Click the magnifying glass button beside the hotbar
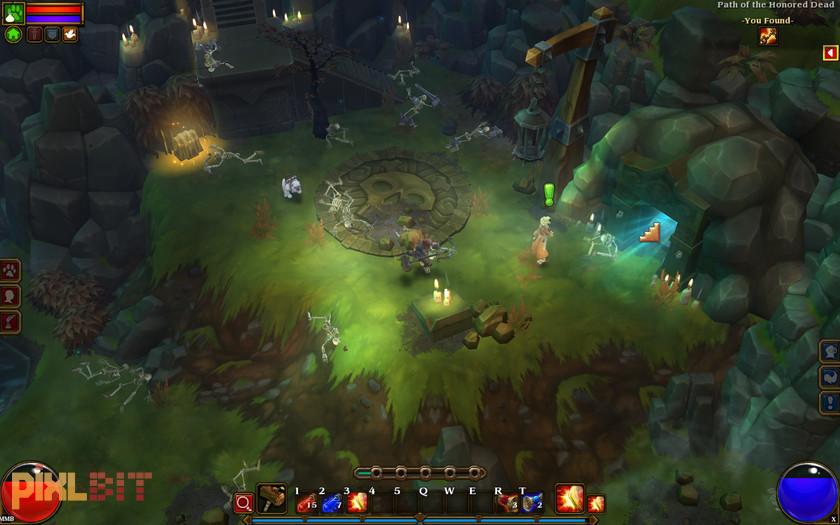The image size is (840, 525). pyautogui.click(x=244, y=502)
